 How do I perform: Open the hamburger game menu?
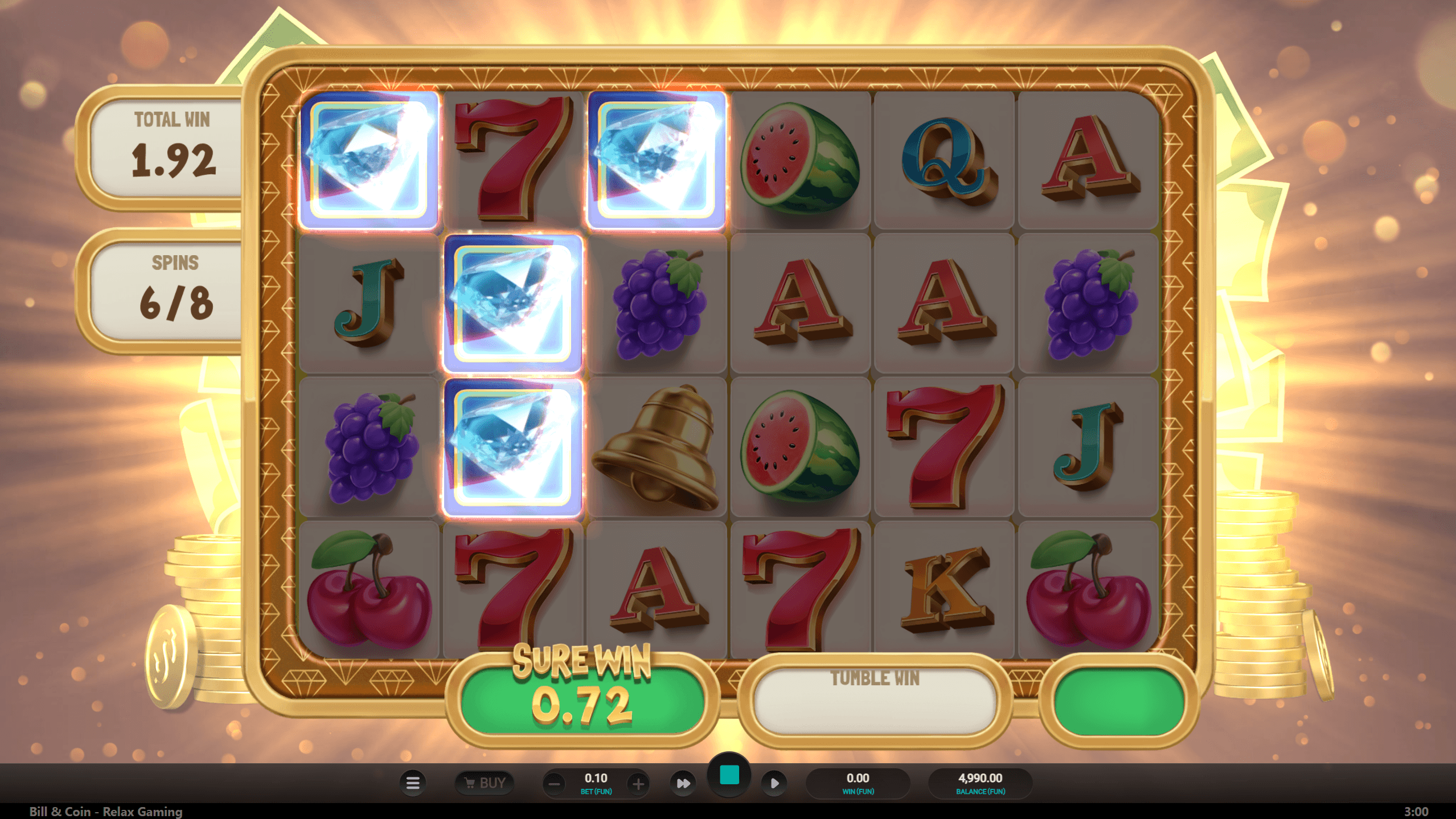click(413, 783)
